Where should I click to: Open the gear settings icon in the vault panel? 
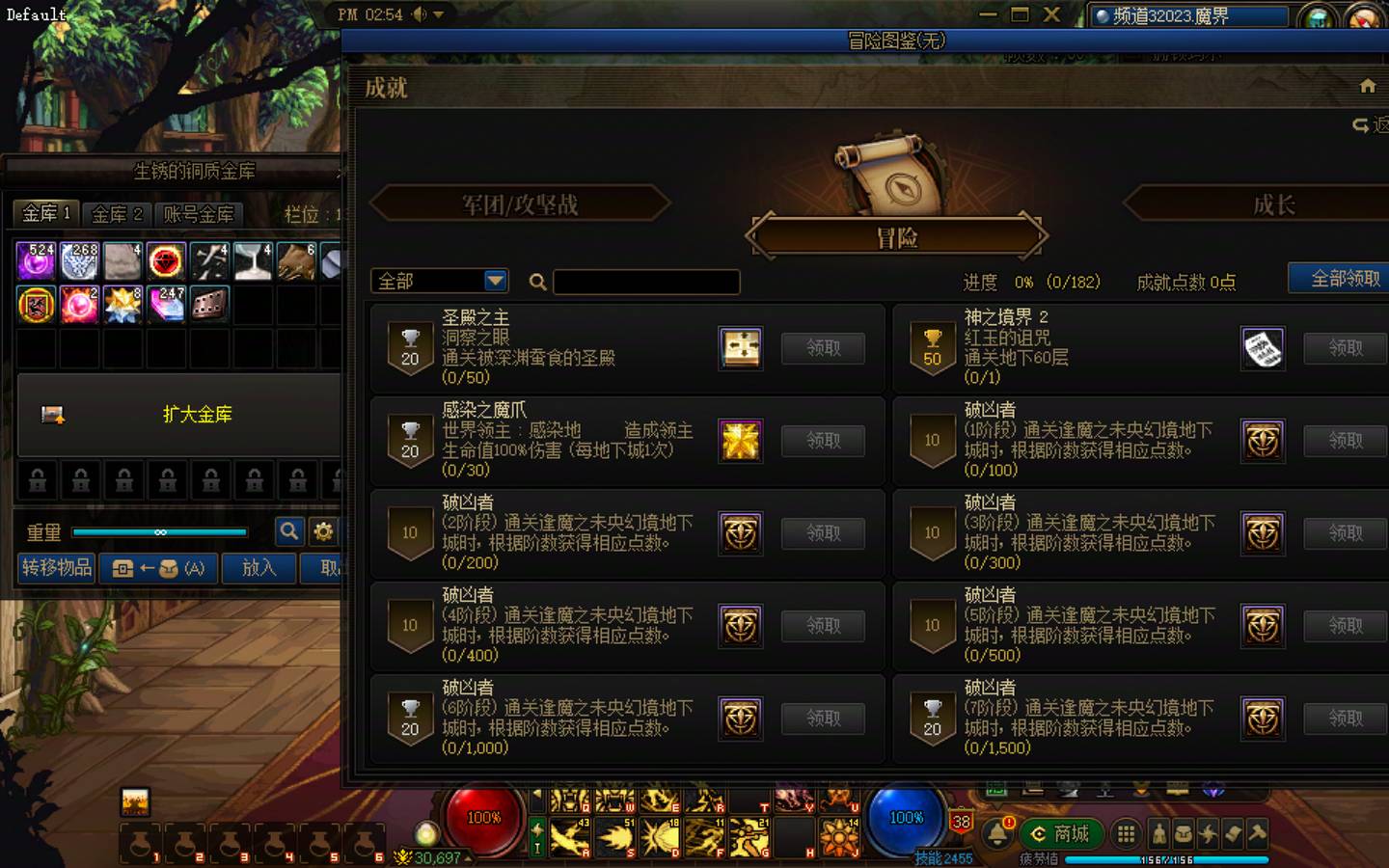(324, 531)
